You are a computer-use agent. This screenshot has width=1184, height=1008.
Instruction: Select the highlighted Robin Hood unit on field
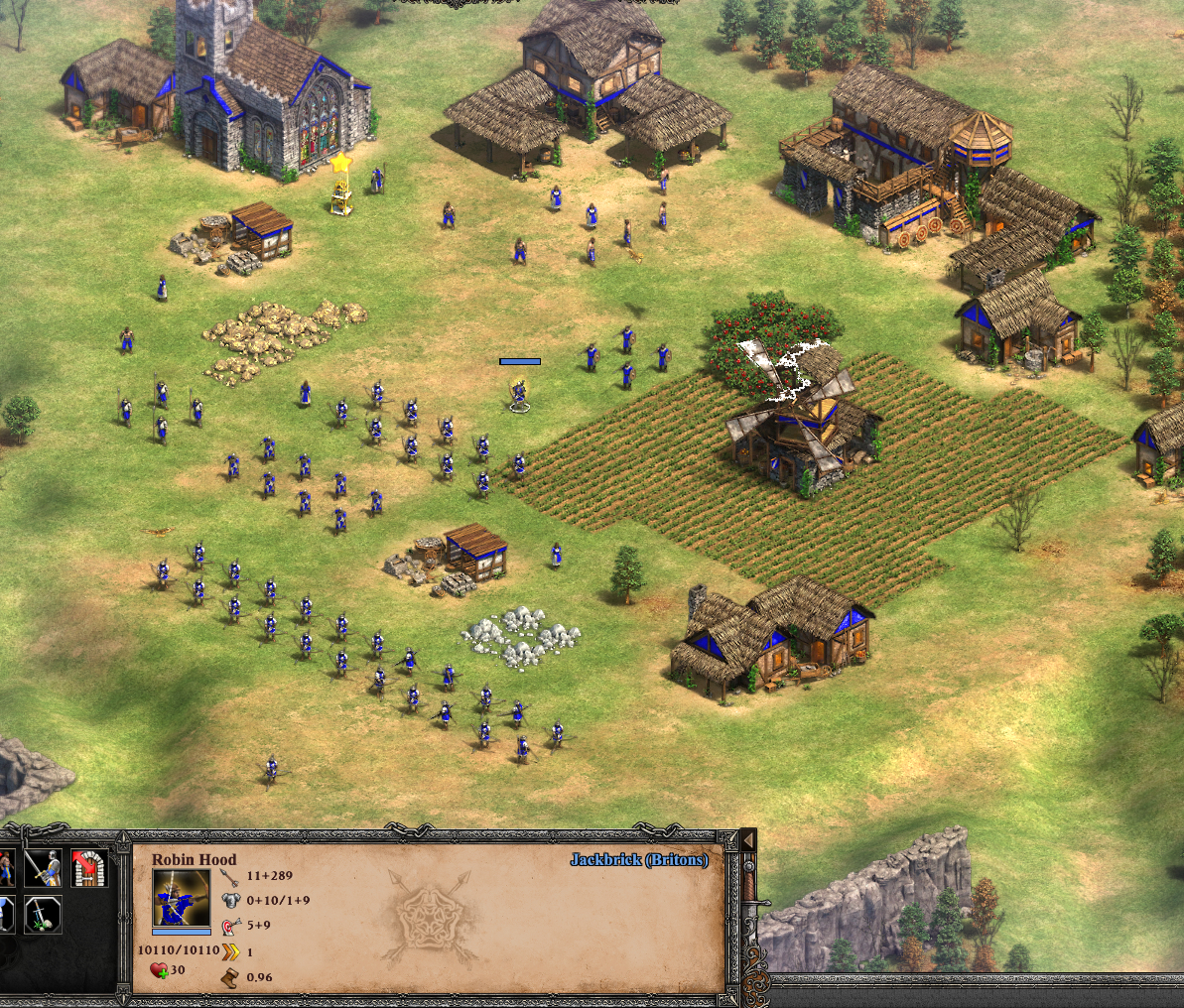[x=518, y=394]
